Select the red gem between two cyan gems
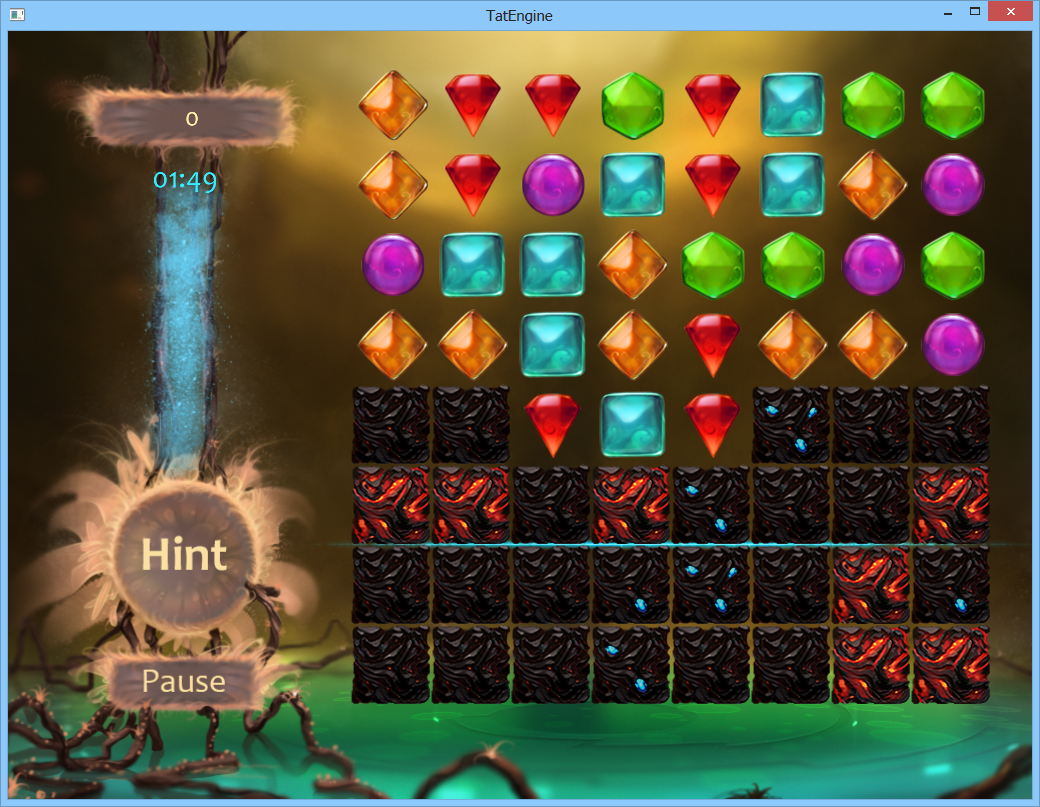 coord(713,184)
